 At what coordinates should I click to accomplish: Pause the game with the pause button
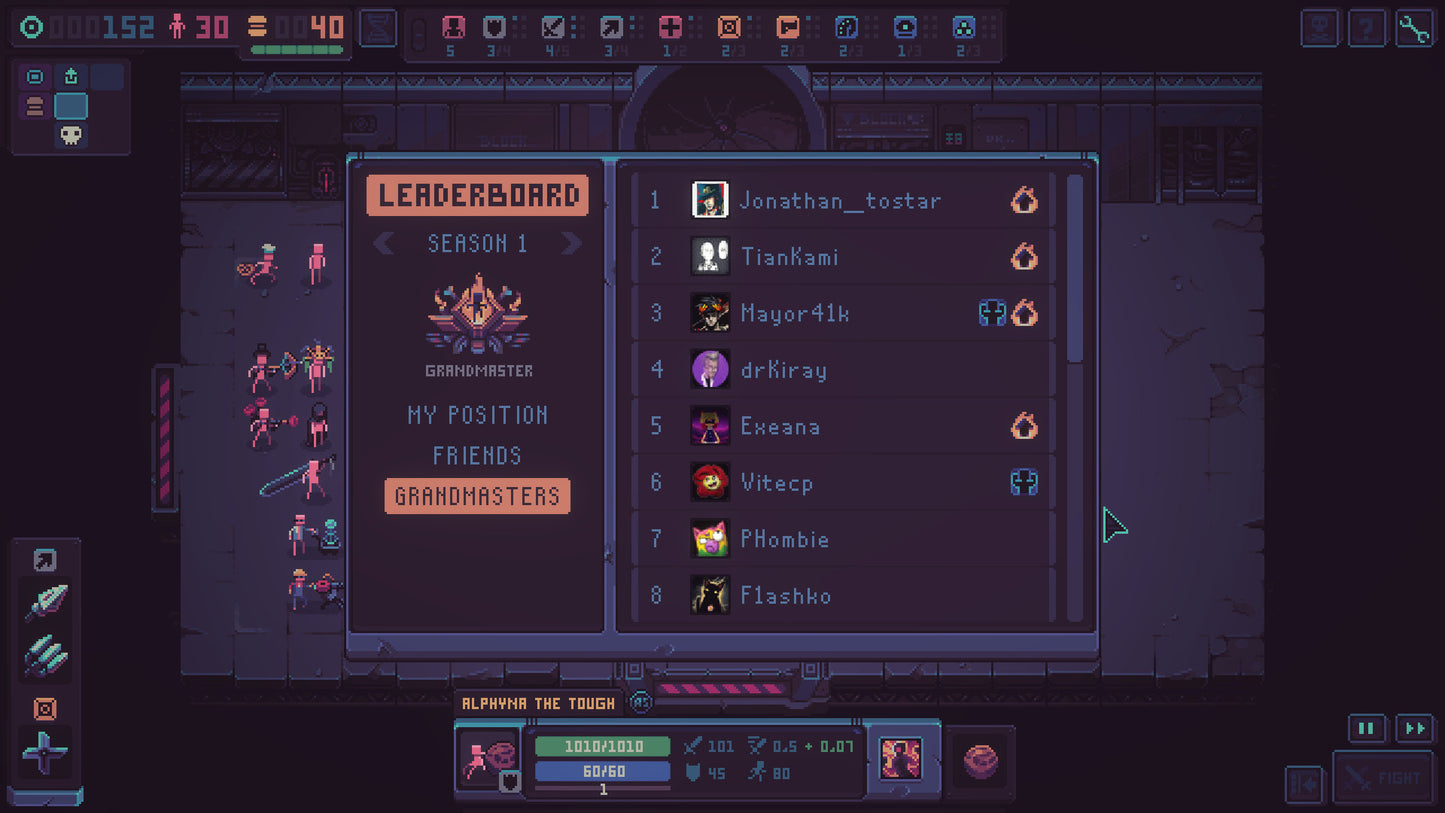(1366, 729)
